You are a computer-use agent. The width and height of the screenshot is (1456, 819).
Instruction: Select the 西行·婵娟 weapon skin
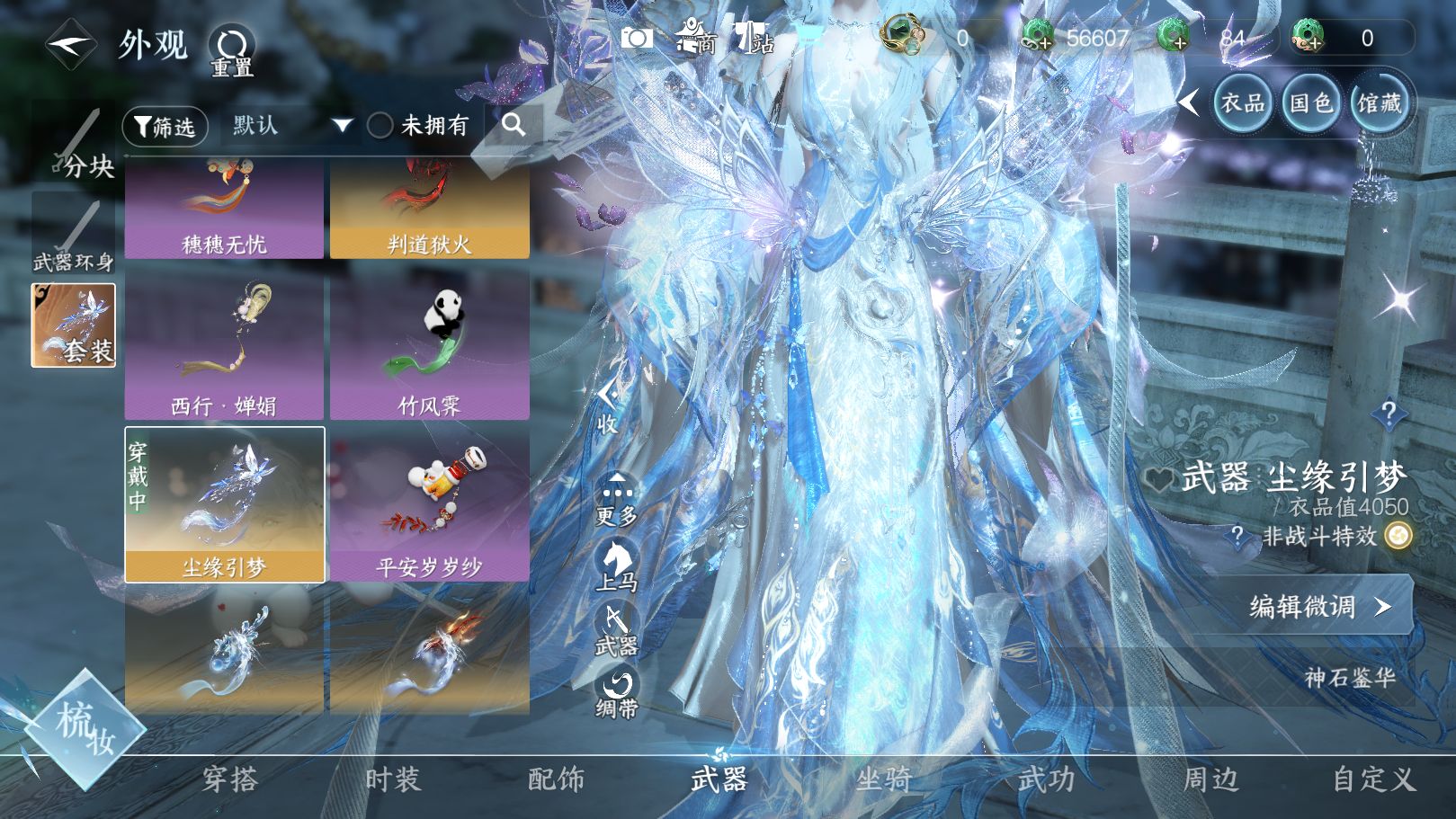tap(224, 347)
